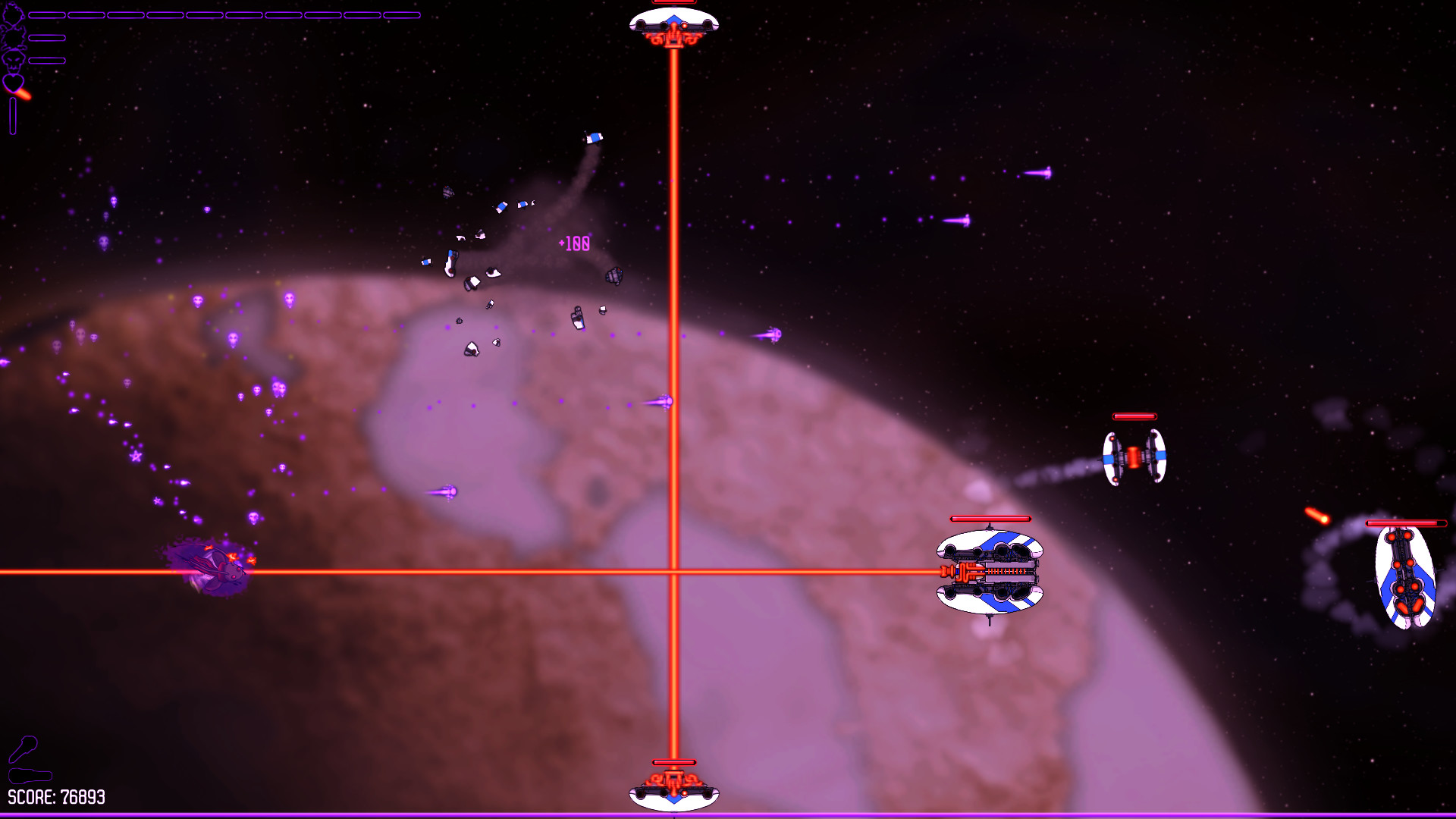1456x819 pixels.
Task: Click the topmost creature head icon in HUD
Action: (x=14, y=14)
